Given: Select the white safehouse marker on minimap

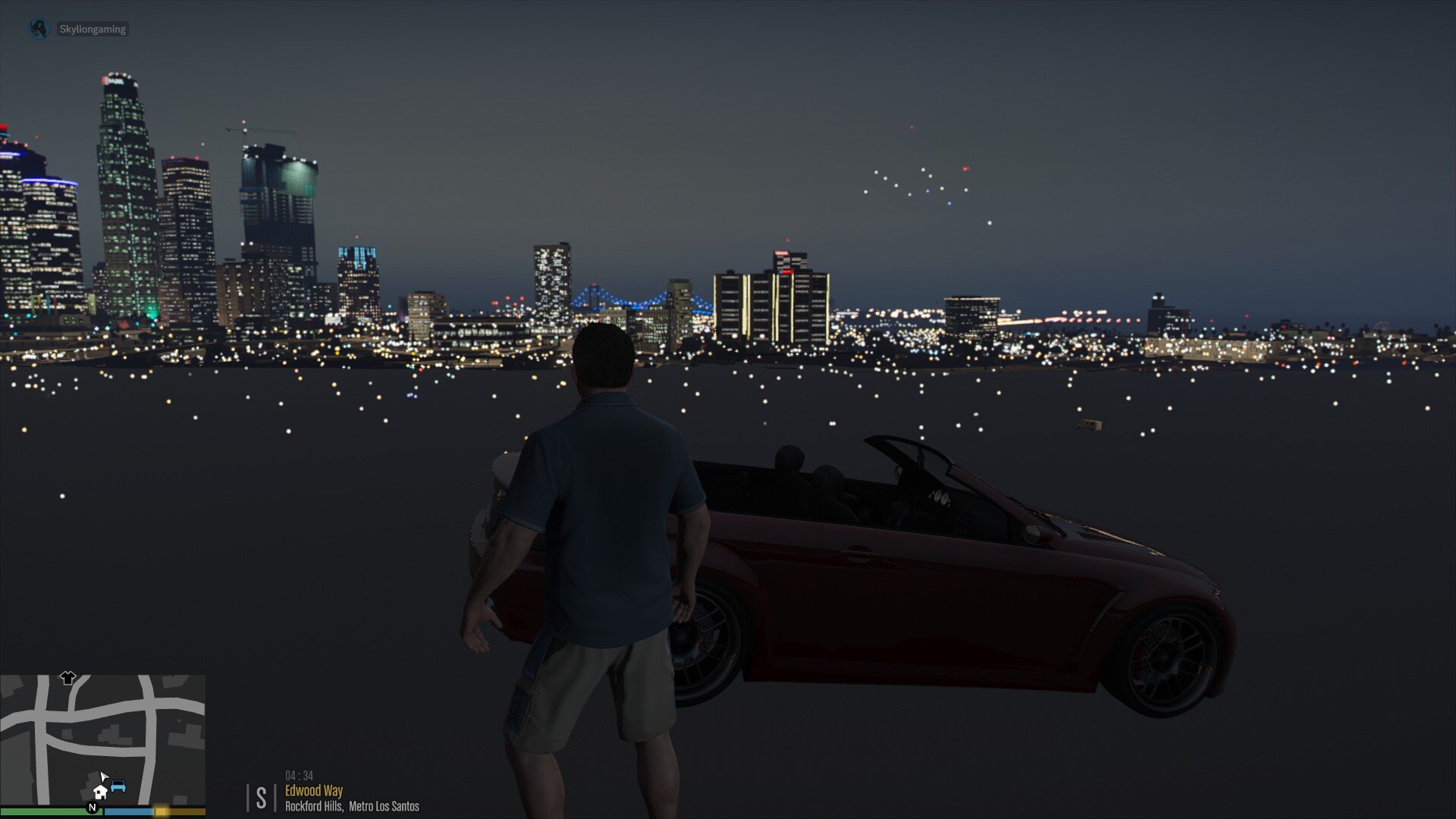Looking at the screenshot, I should pos(99,792).
